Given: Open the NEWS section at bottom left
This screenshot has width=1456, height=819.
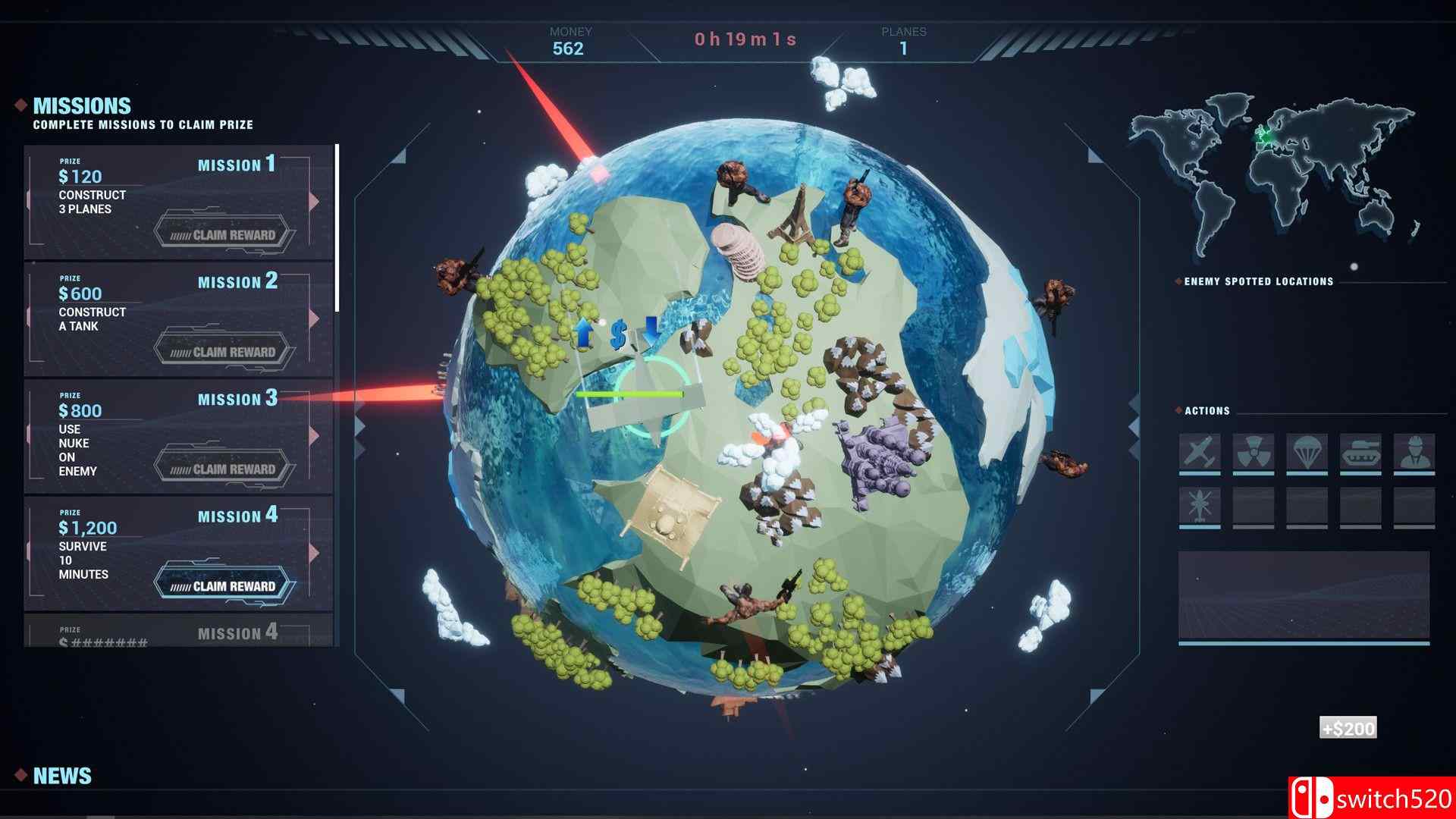Looking at the screenshot, I should click(x=64, y=775).
